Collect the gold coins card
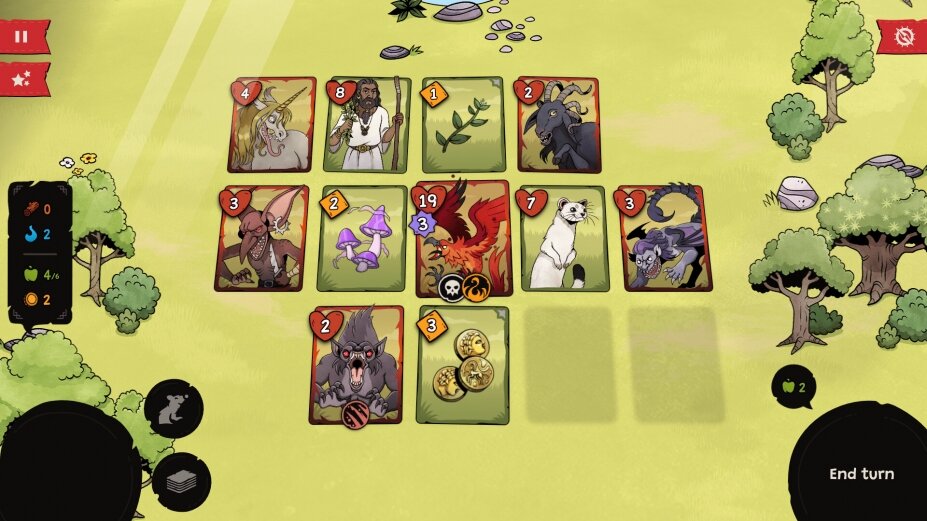 [x=463, y=365]
